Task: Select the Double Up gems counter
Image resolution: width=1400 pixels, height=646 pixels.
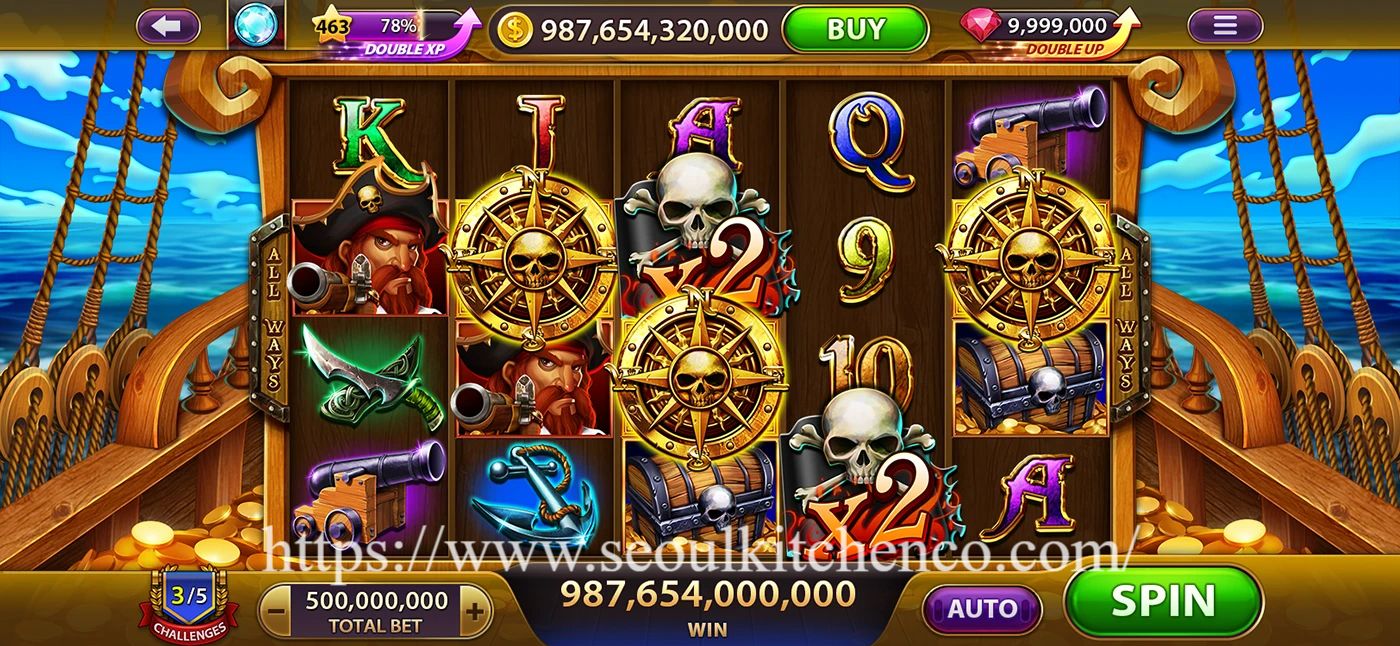Action: (1050, 30)
